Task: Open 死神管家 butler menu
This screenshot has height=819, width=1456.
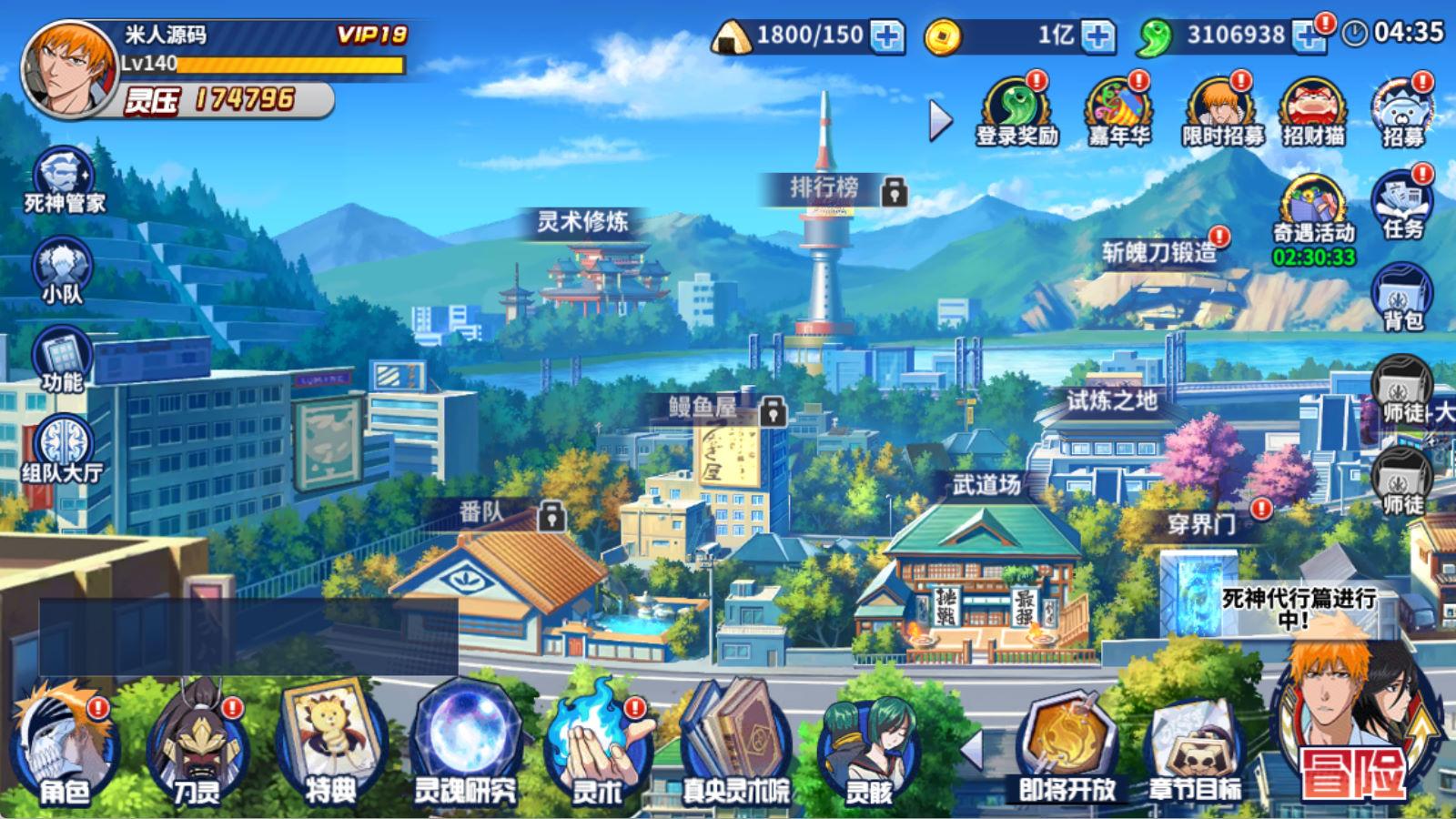Action: pyautogui.click(x=64, y=180)
